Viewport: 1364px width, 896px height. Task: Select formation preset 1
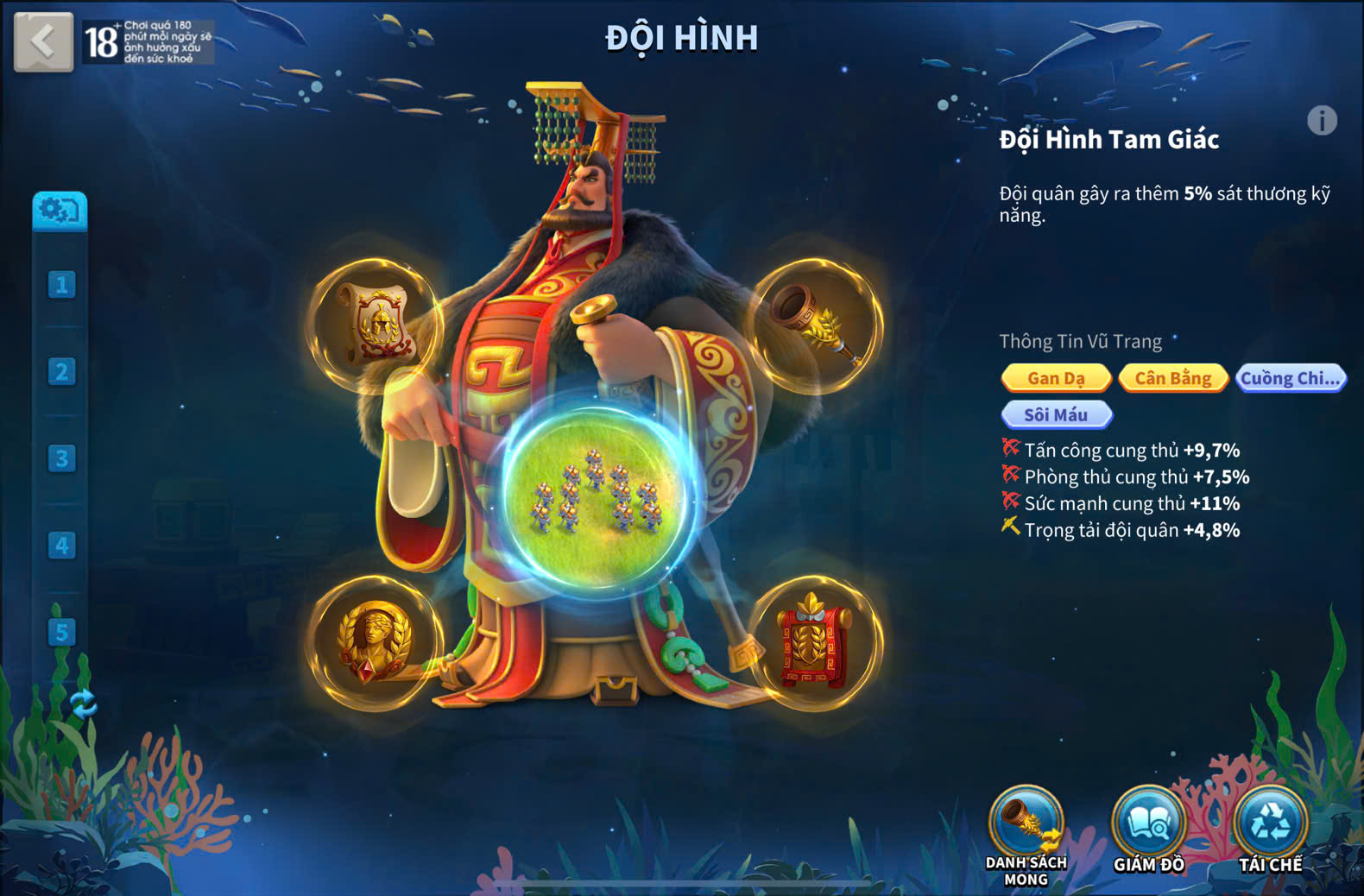pyautogui.click(x=61, y=285)
